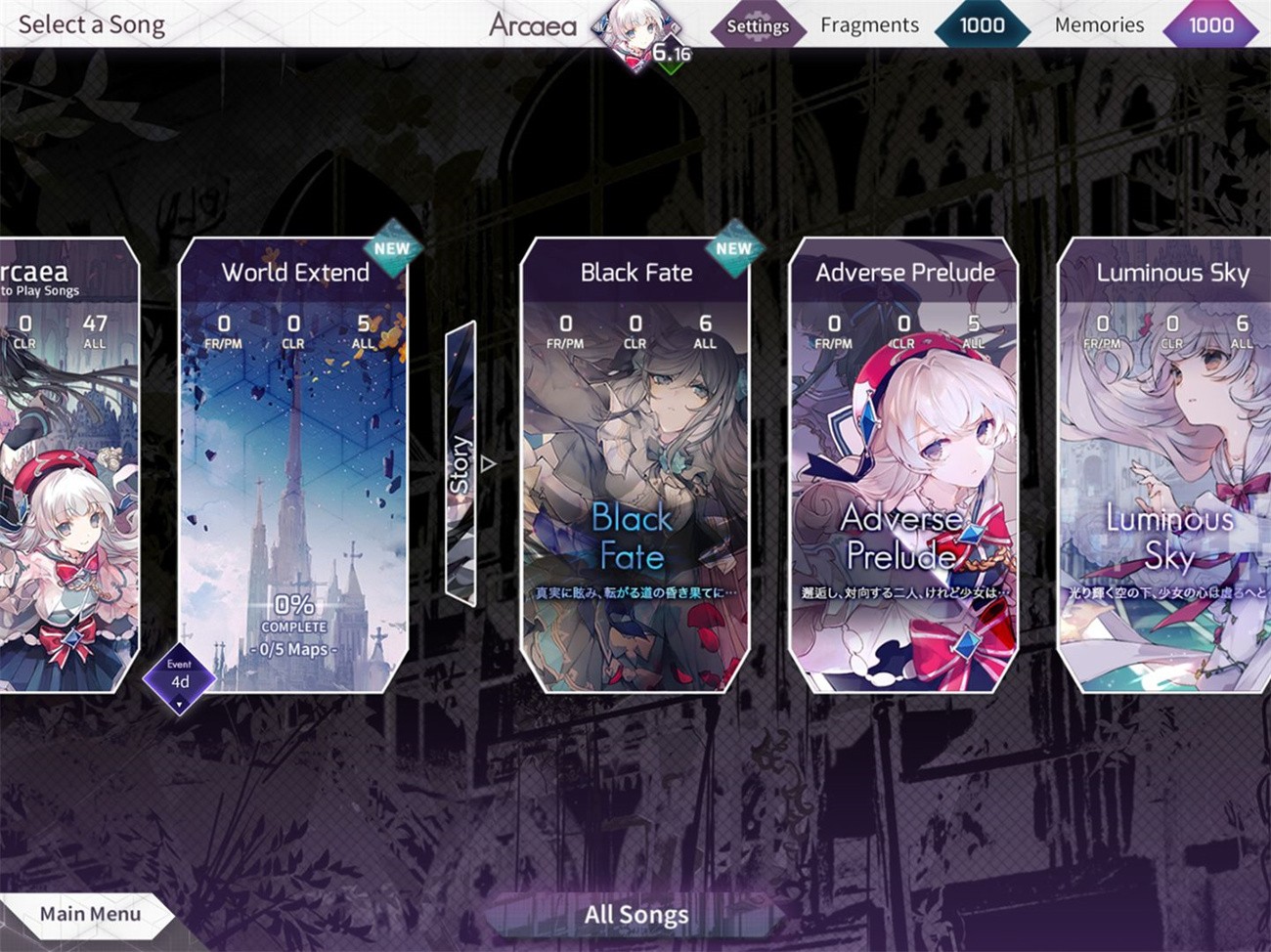
Task: Click the NEW badge on Black Fate
Action: pyautogui.click(x=732, y=250)
